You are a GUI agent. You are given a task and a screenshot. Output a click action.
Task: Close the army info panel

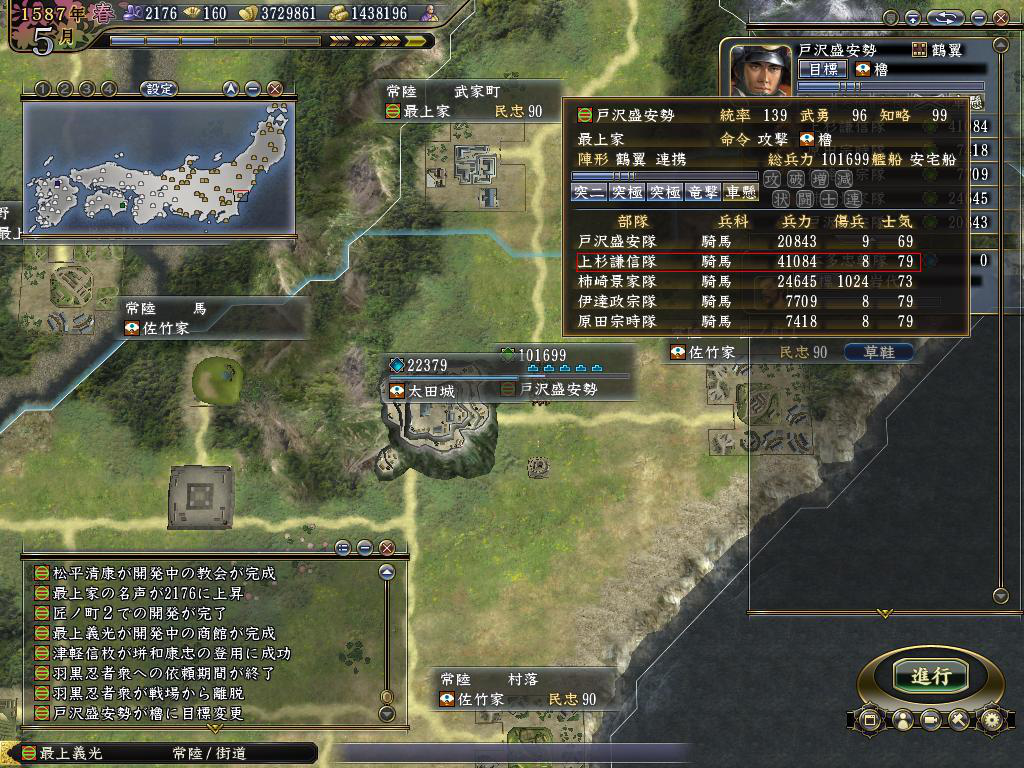[1000, 18]
